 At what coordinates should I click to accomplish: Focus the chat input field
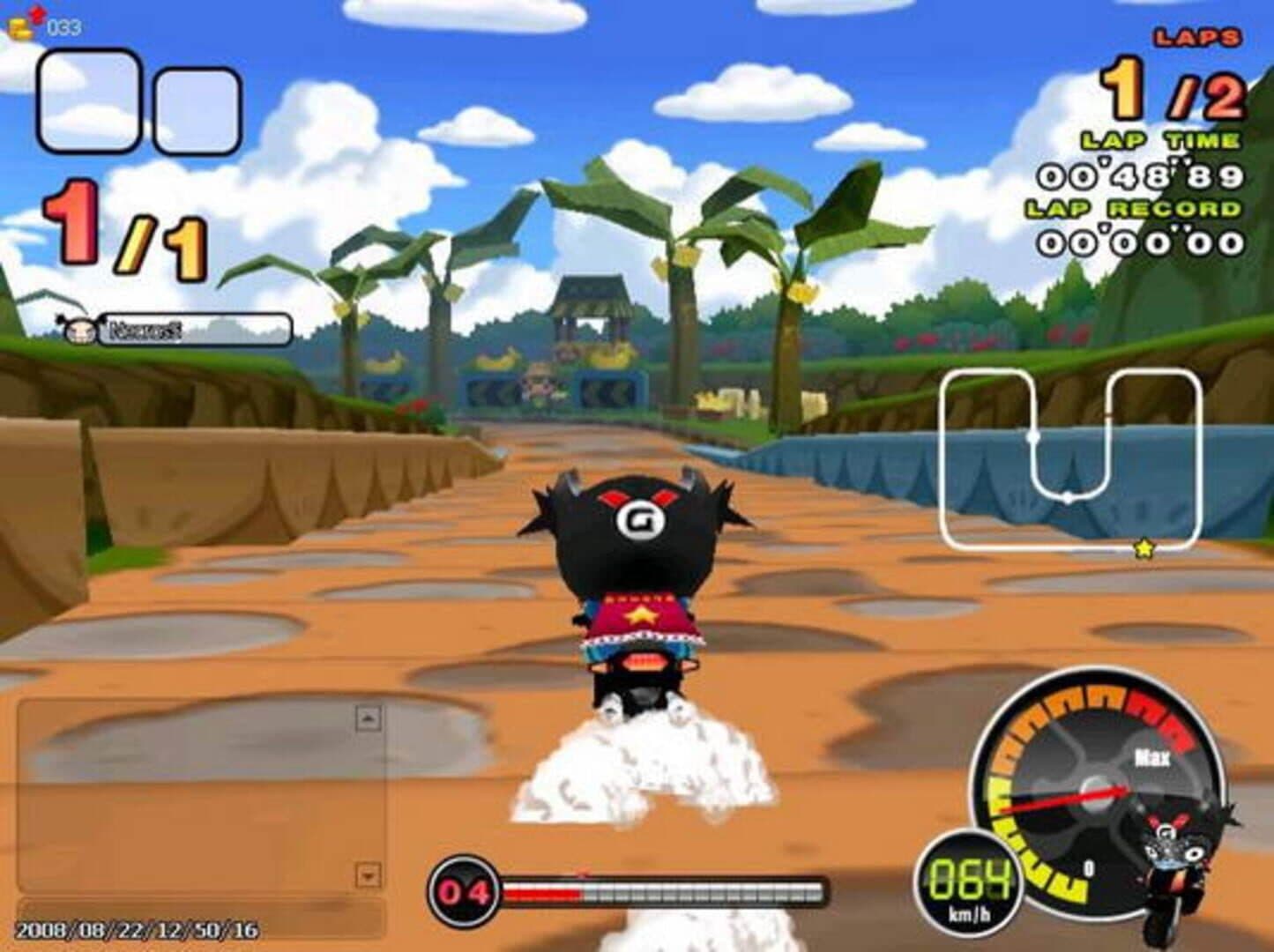tap(201, 918)
